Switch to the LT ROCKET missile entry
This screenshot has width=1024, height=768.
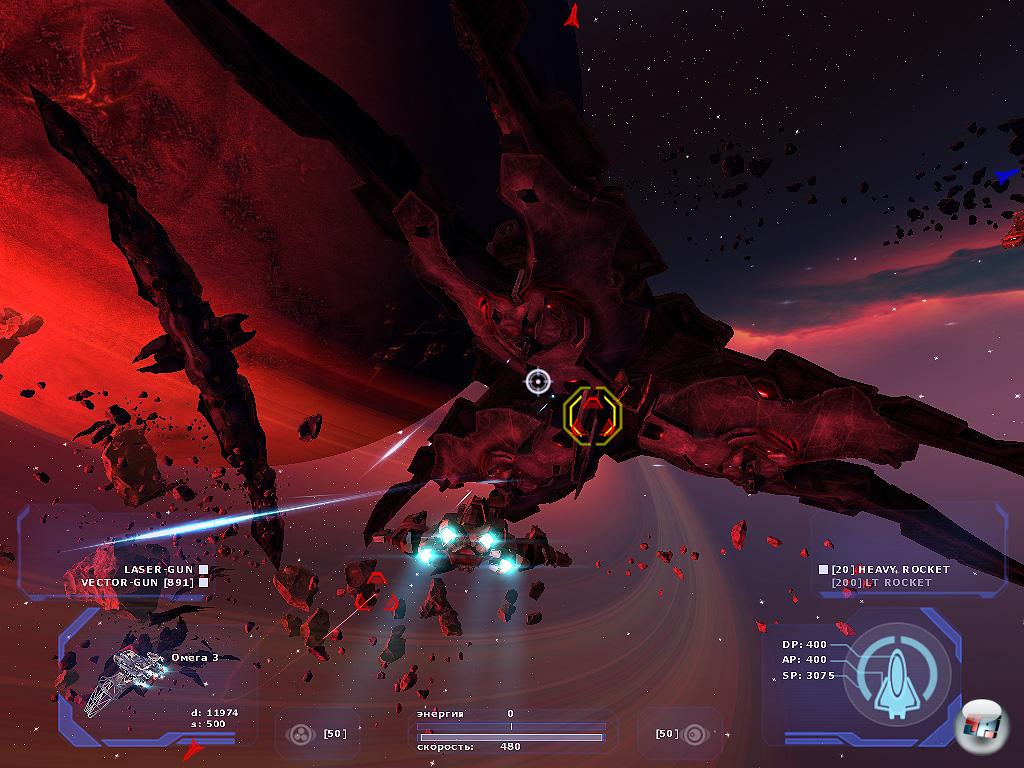tap(882, 582)
